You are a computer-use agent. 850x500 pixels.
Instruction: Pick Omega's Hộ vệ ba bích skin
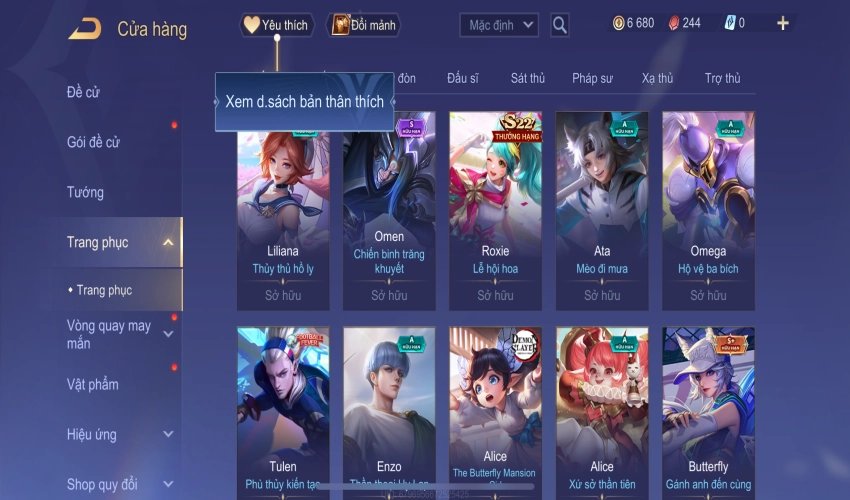(x=708, y=210)
